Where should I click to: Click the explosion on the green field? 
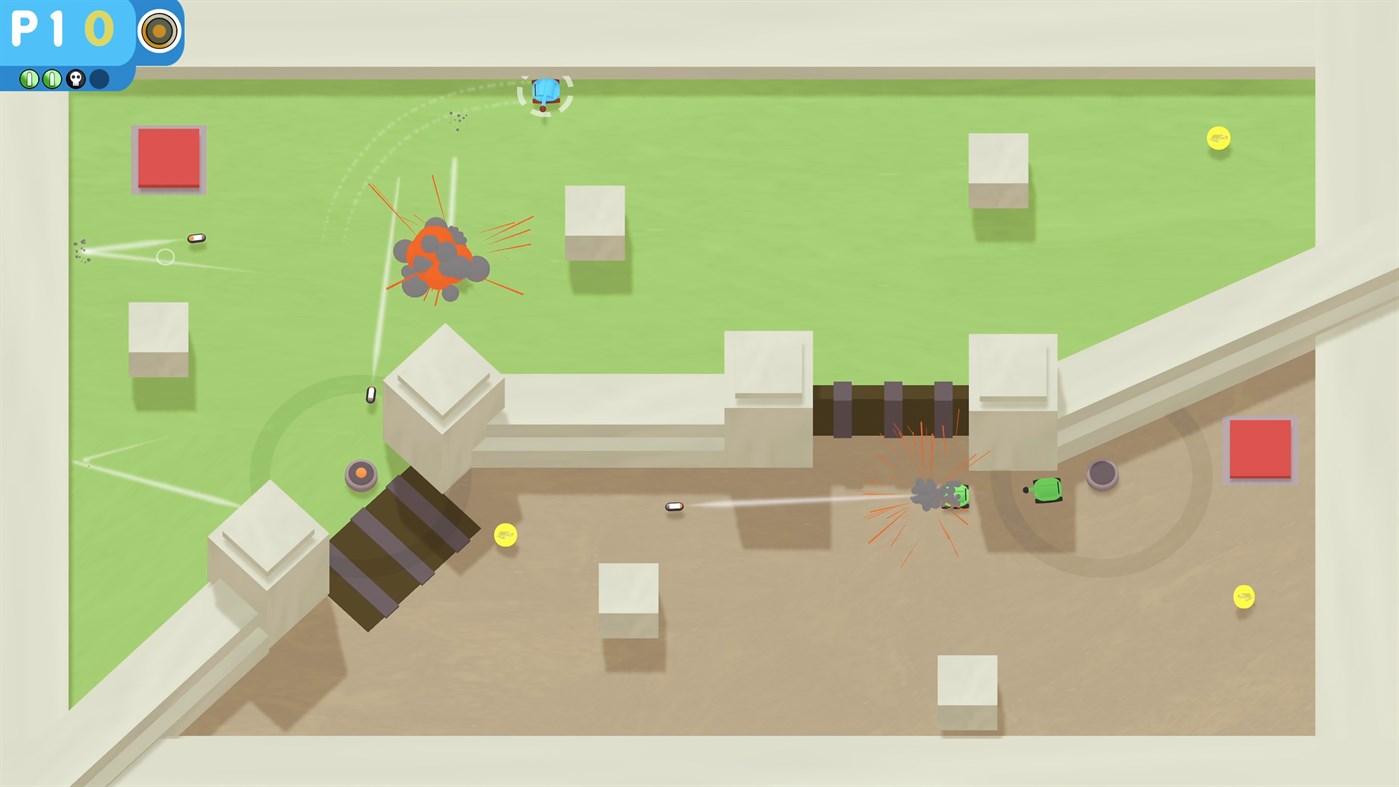click(x=437, y=255)
